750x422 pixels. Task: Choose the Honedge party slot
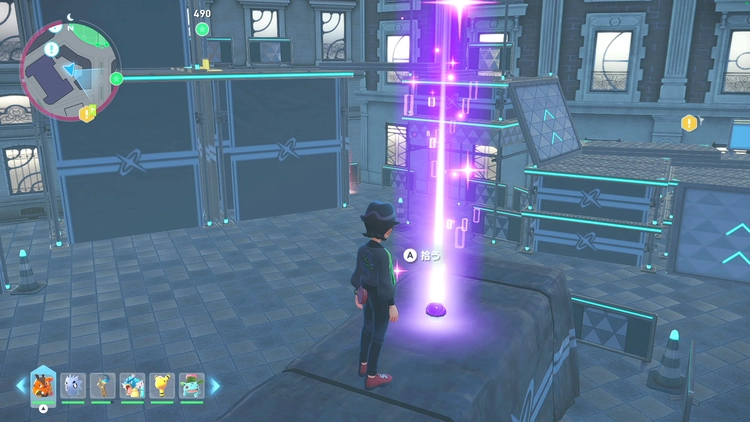coord(102,386)
